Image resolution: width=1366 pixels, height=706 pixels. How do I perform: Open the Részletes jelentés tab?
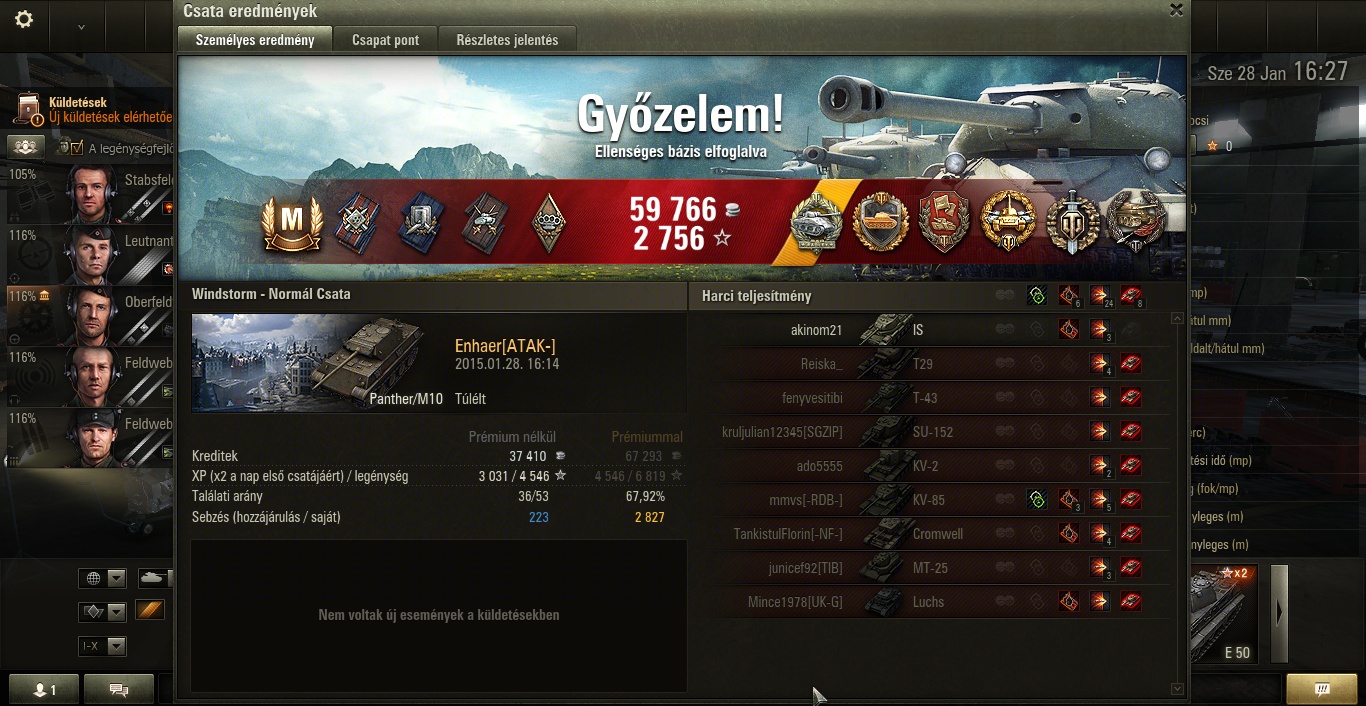click(x=507, y=40)
